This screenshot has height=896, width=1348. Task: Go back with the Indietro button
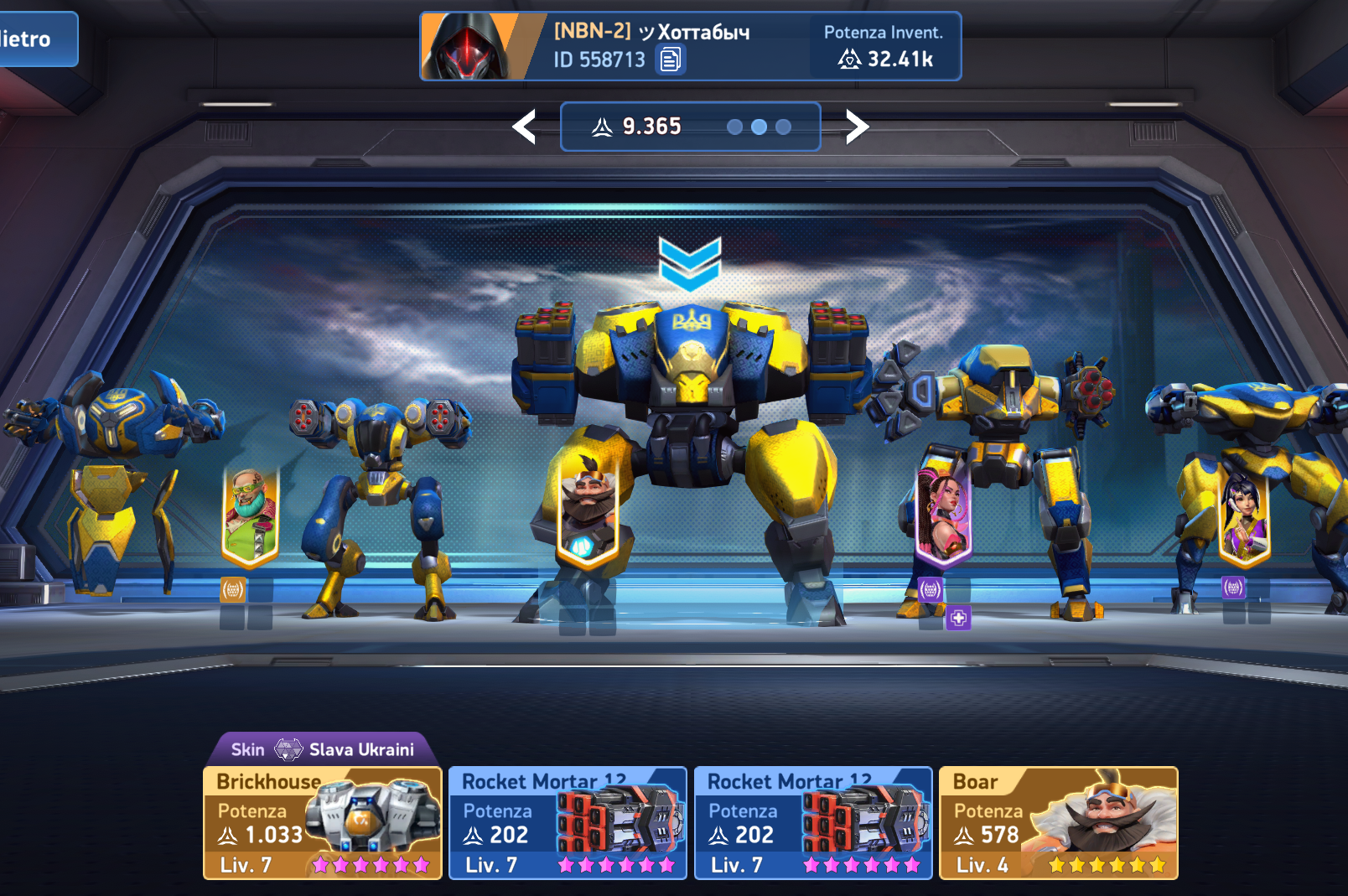34,39
